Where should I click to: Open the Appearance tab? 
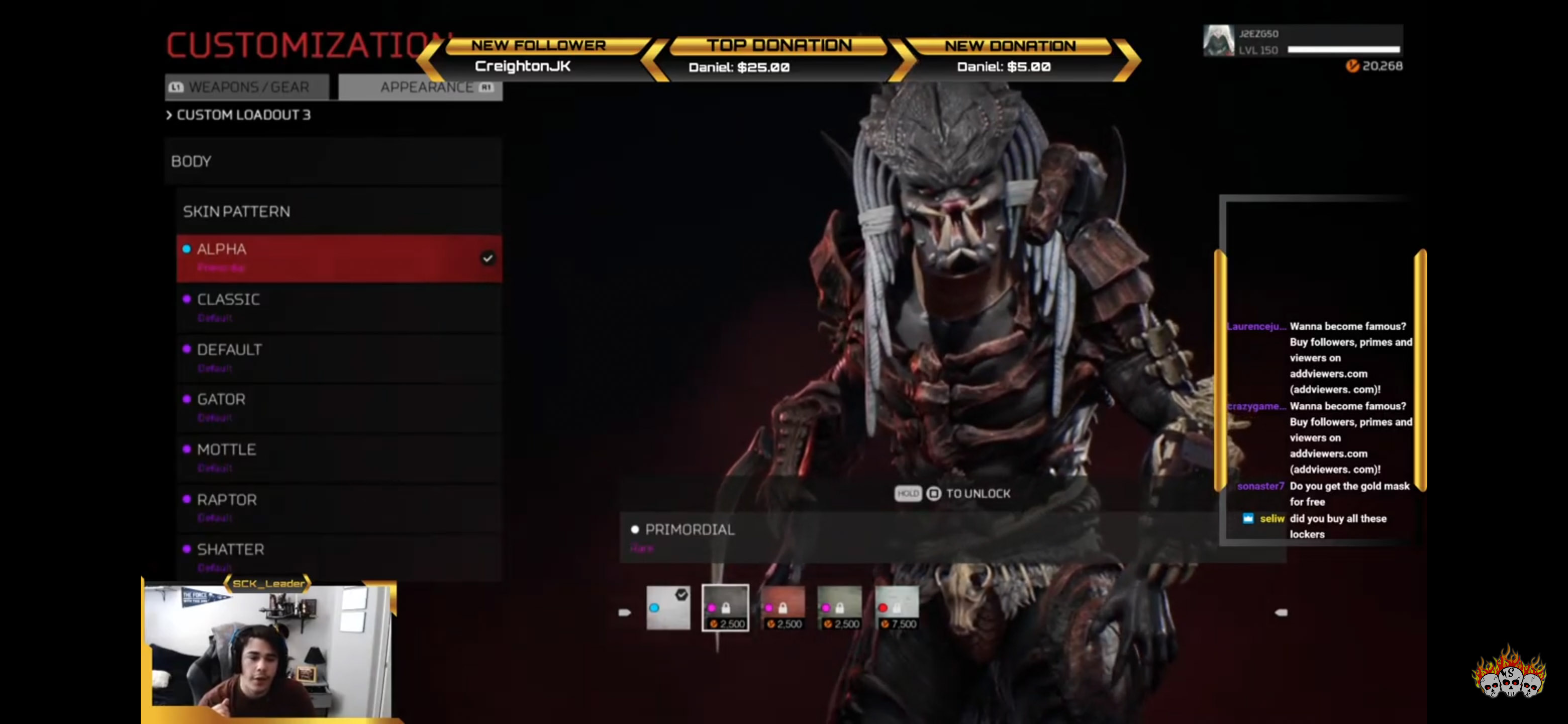click(426, 87)
